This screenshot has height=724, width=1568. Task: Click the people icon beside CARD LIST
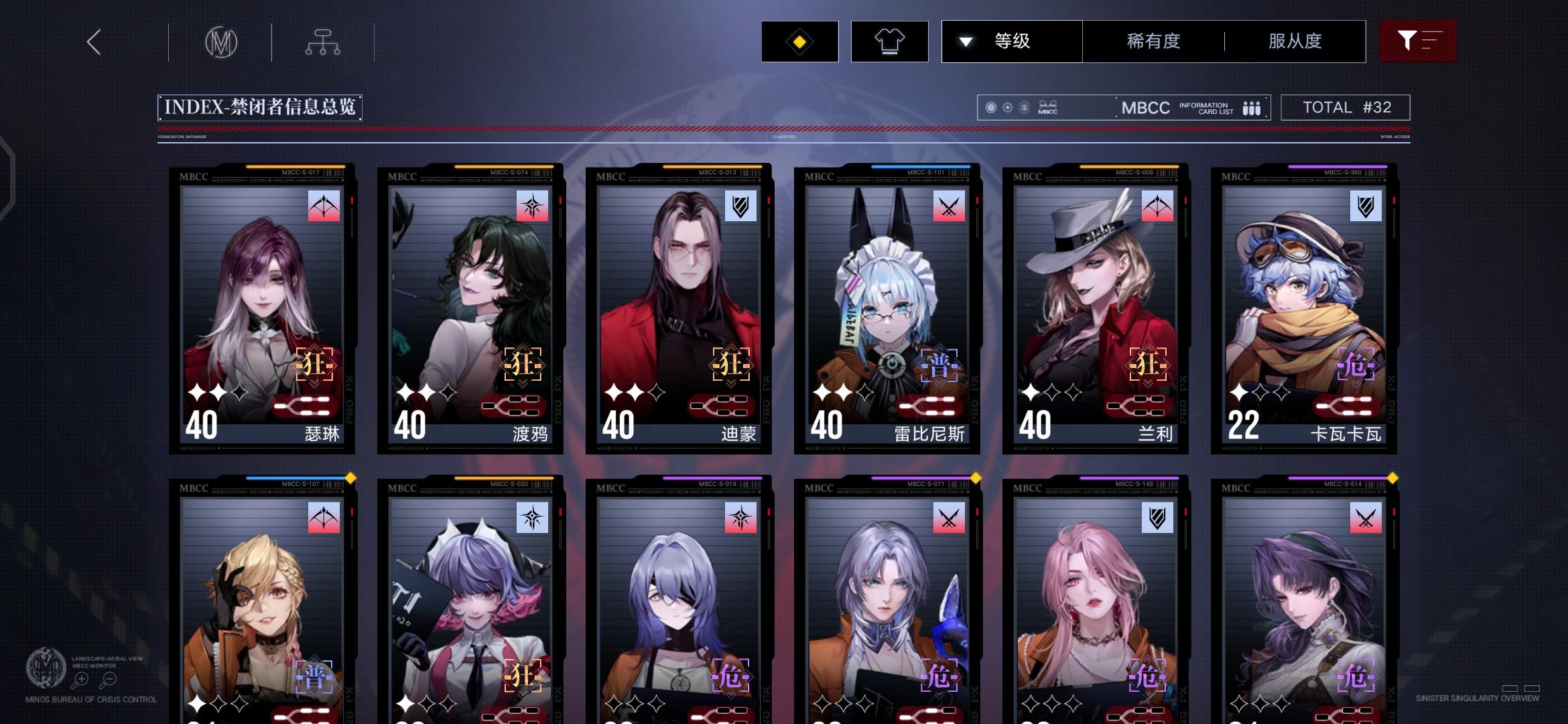pyautogui.click(x=1252, y=107)
